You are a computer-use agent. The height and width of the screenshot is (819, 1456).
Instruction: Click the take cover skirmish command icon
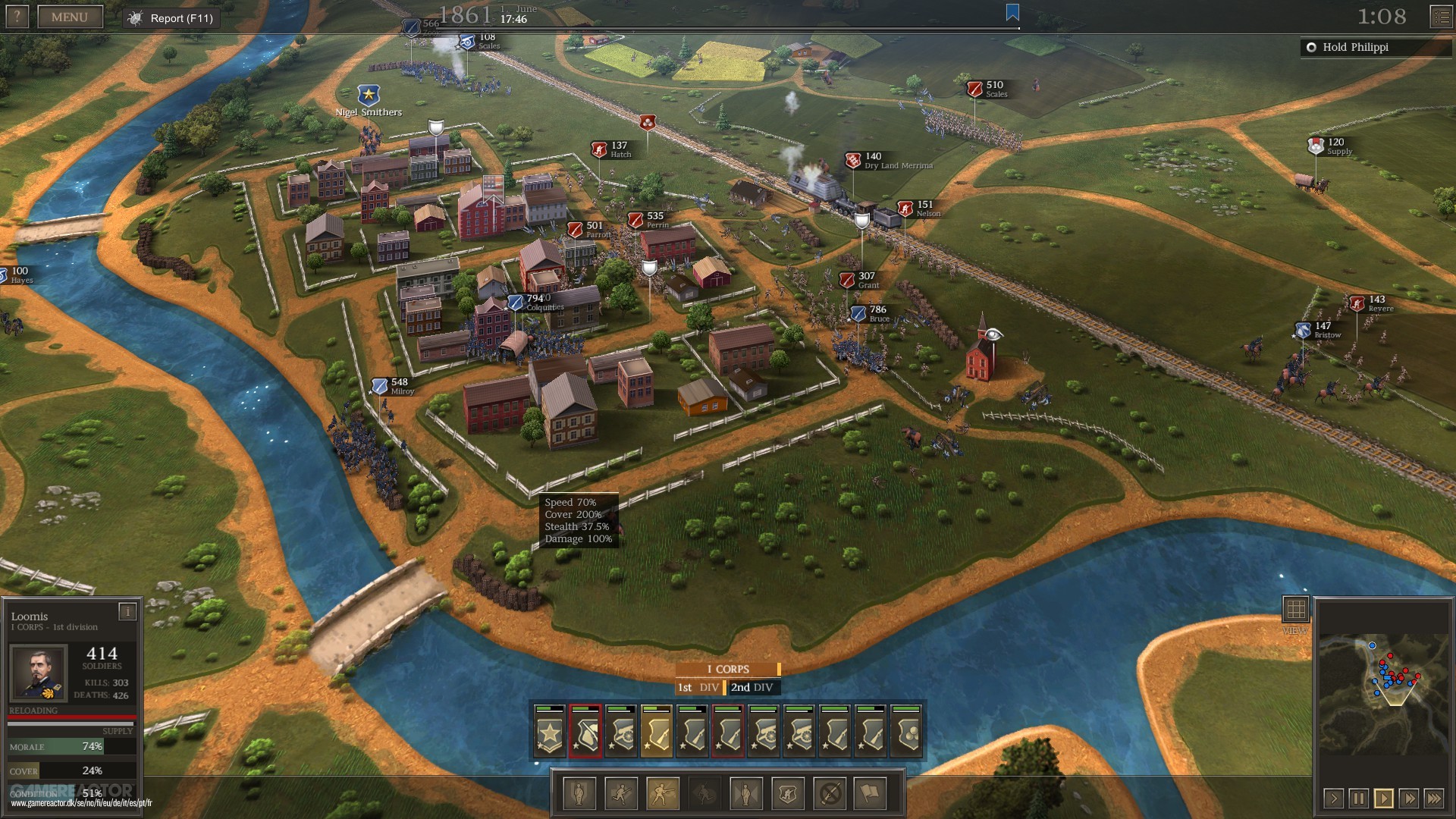[x=787, y=794]
